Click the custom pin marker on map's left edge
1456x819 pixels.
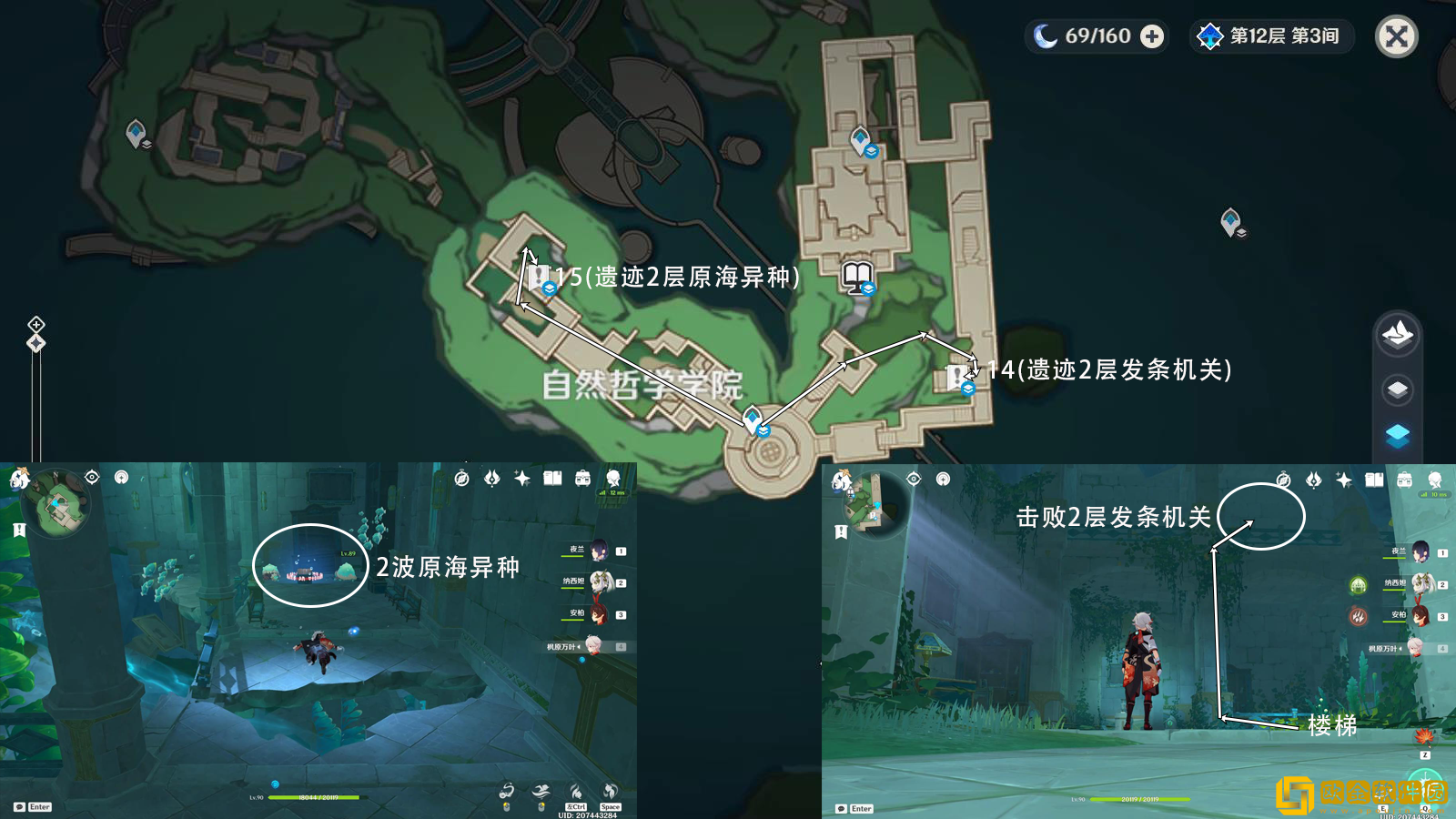[x=35, y=341]
